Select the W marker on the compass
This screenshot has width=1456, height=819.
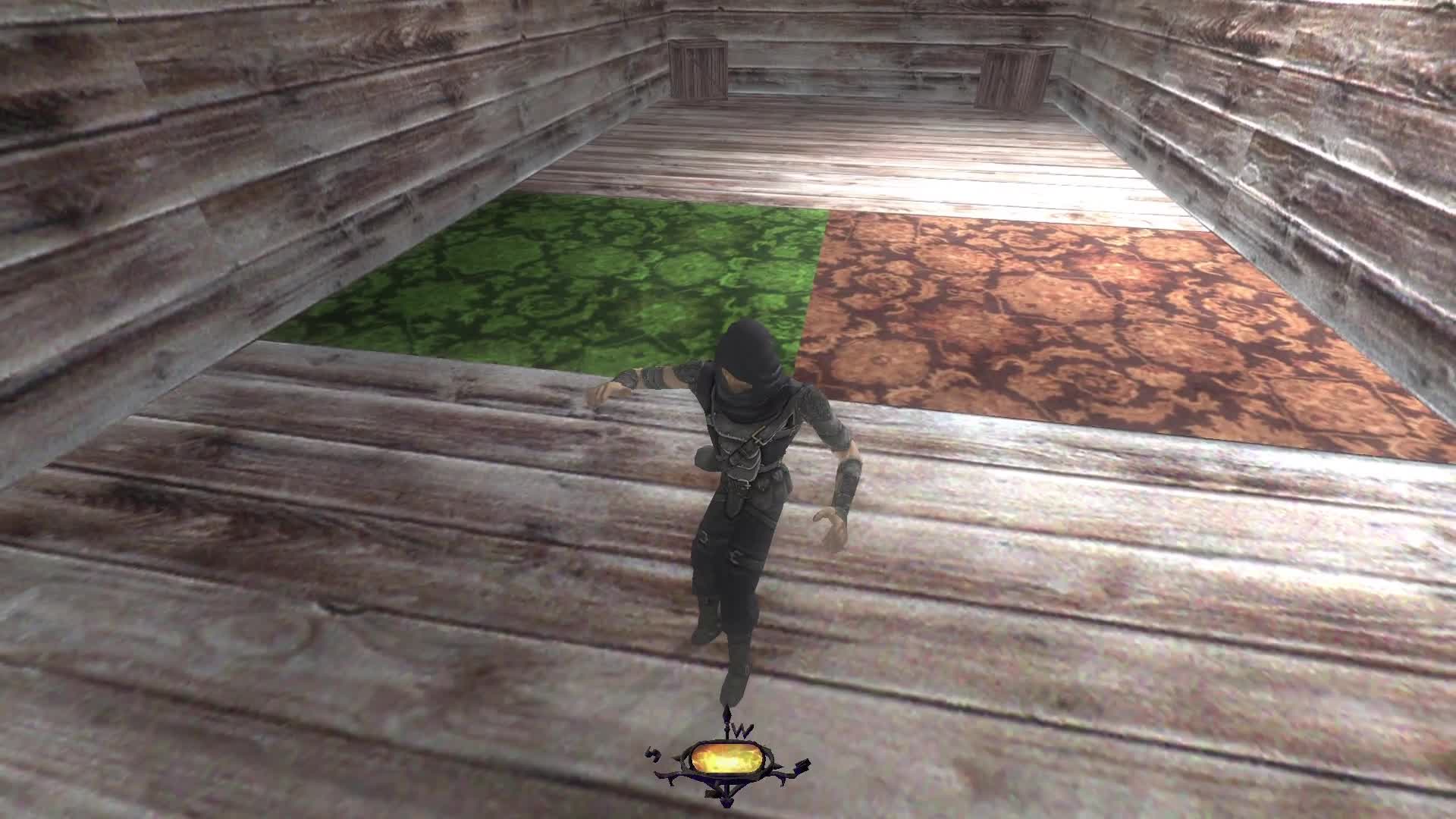click(x=741, y=730)
